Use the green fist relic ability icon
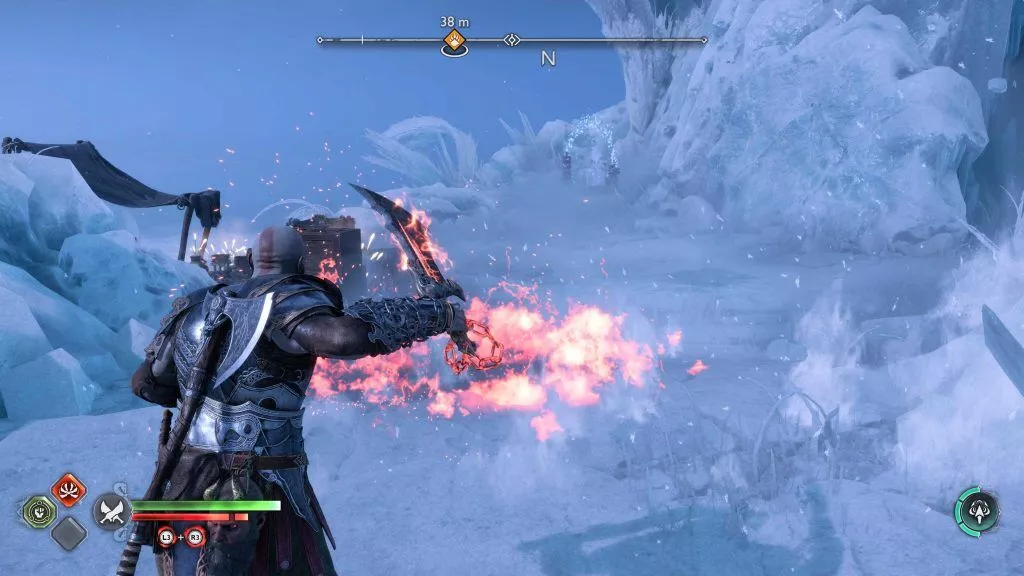This screenshot has height=576, width=1024. [39, 511]
